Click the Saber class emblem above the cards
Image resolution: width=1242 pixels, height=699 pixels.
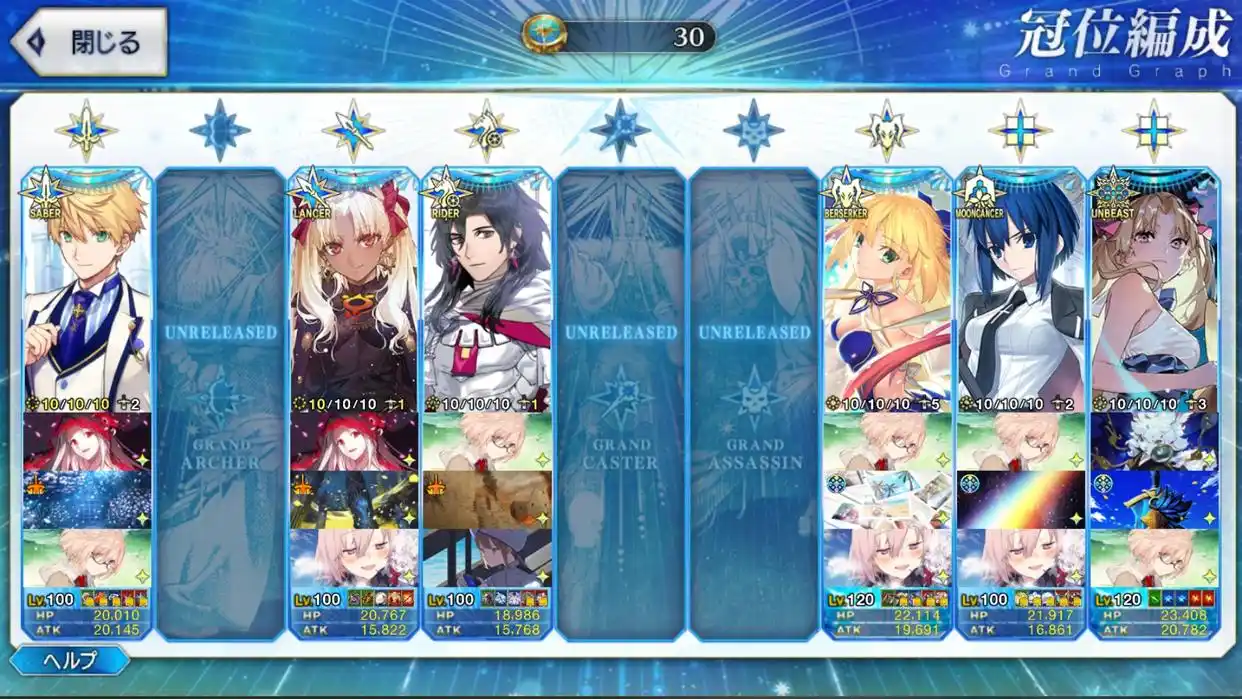(x=87, y=130)
